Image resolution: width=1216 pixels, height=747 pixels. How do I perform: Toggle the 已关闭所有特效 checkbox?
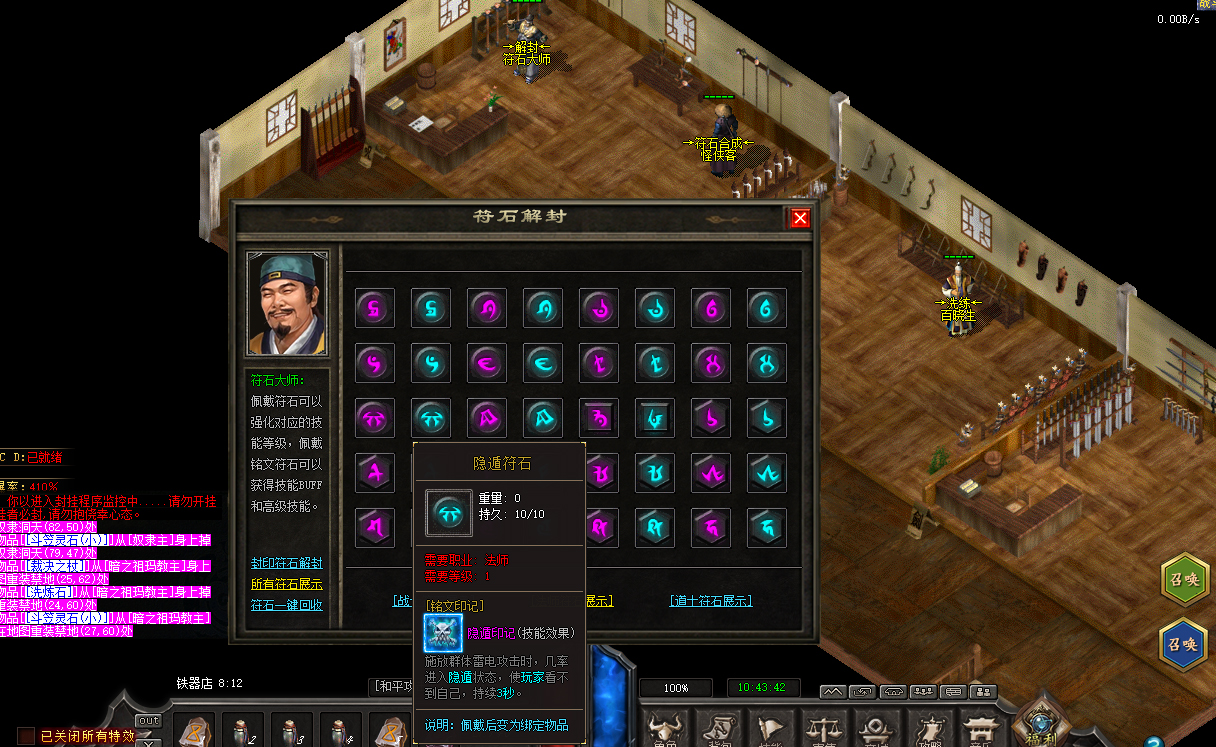(27, 736)
